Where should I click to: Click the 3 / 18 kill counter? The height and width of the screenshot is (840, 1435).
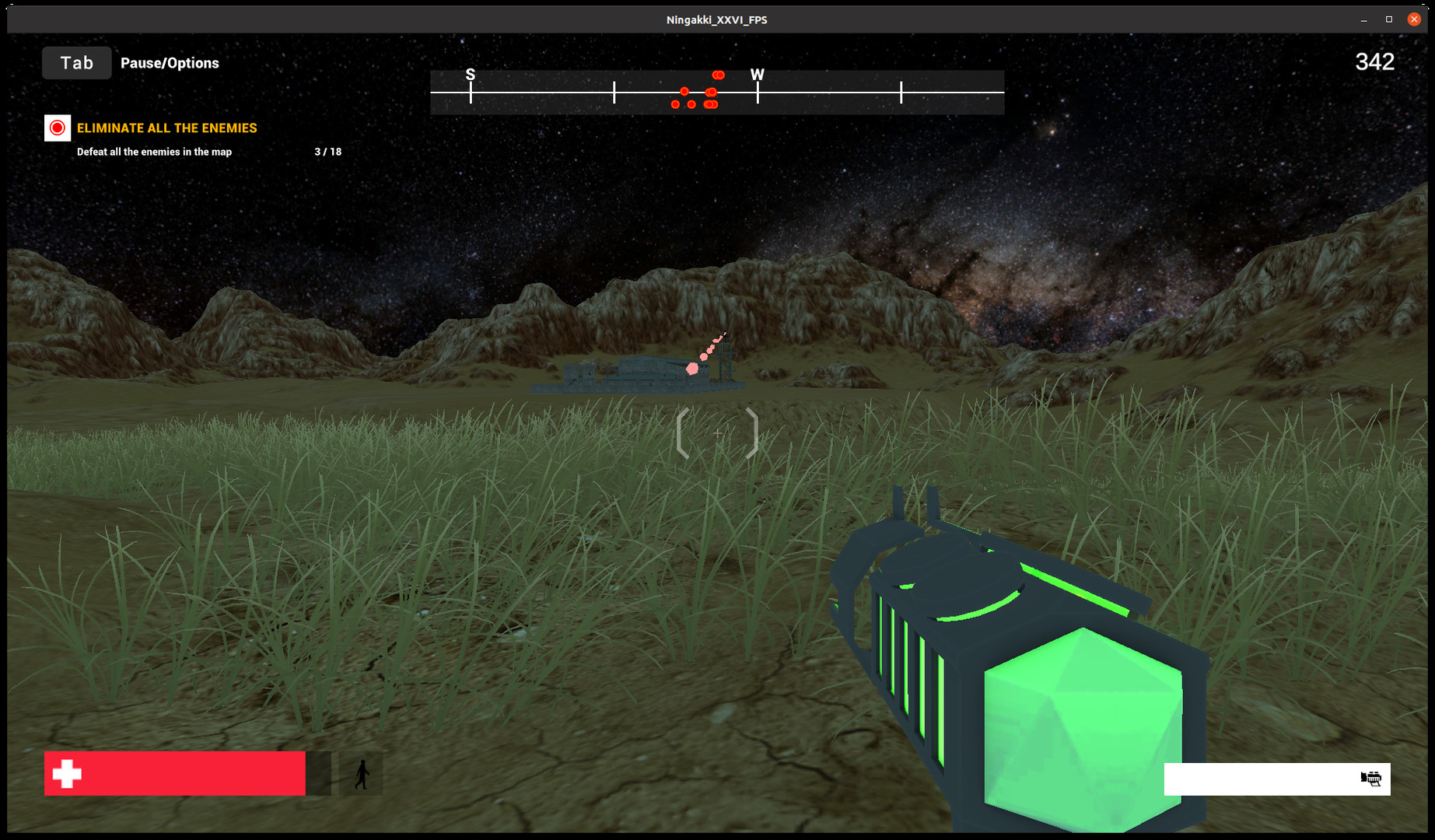coord(326,152)
